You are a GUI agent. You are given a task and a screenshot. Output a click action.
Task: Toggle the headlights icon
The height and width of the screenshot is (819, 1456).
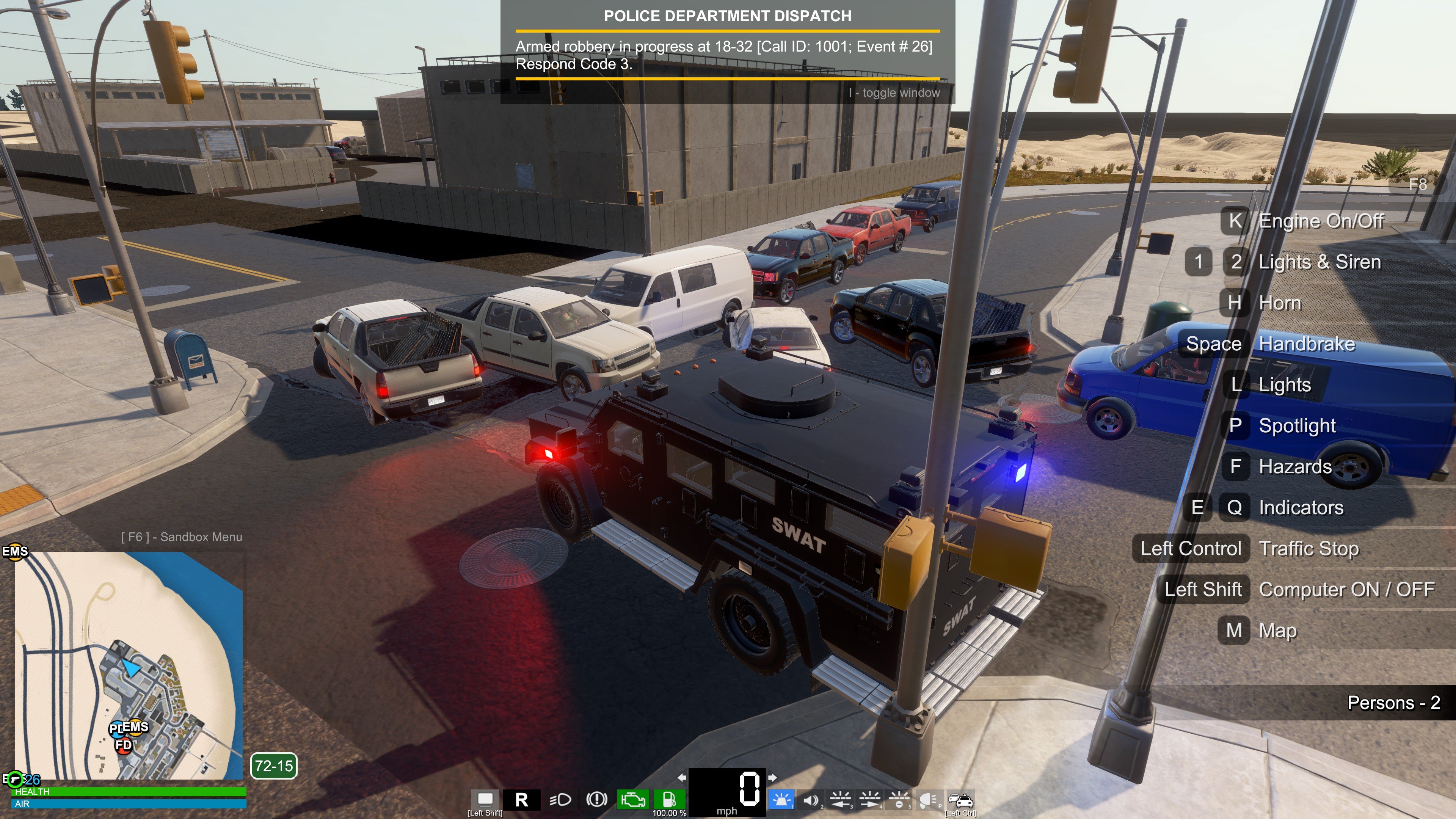coord(560,799)
